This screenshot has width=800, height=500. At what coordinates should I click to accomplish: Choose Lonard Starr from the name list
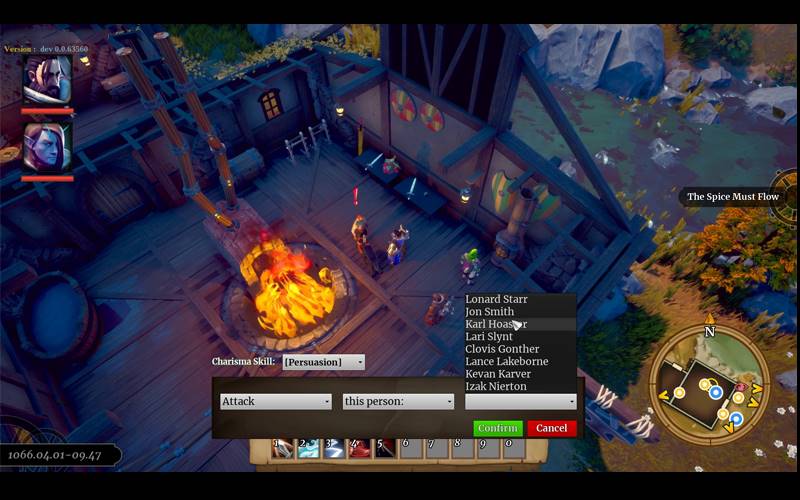(497, 300)
